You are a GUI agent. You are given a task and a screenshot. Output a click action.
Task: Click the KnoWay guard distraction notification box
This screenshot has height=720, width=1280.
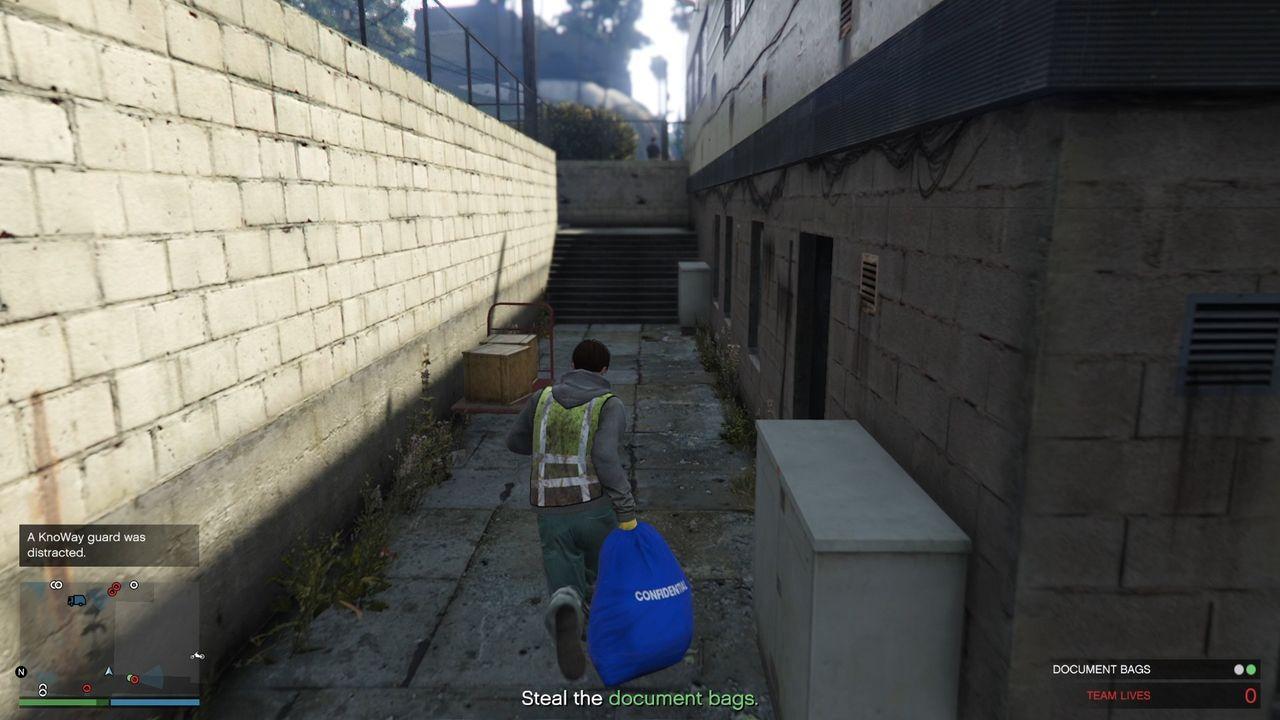tap(108, 547)
